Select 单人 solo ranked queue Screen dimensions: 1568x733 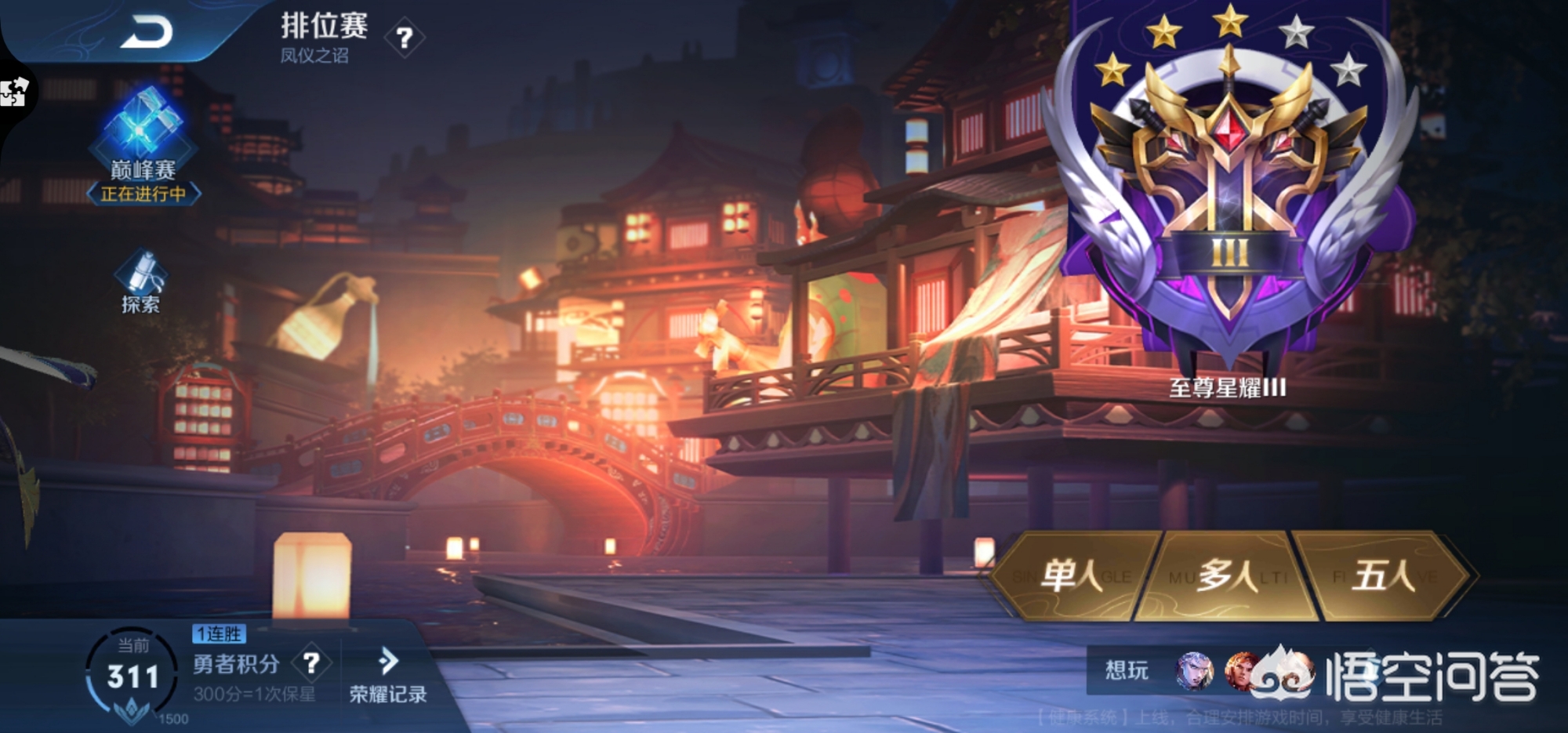tap(1073, 577)
